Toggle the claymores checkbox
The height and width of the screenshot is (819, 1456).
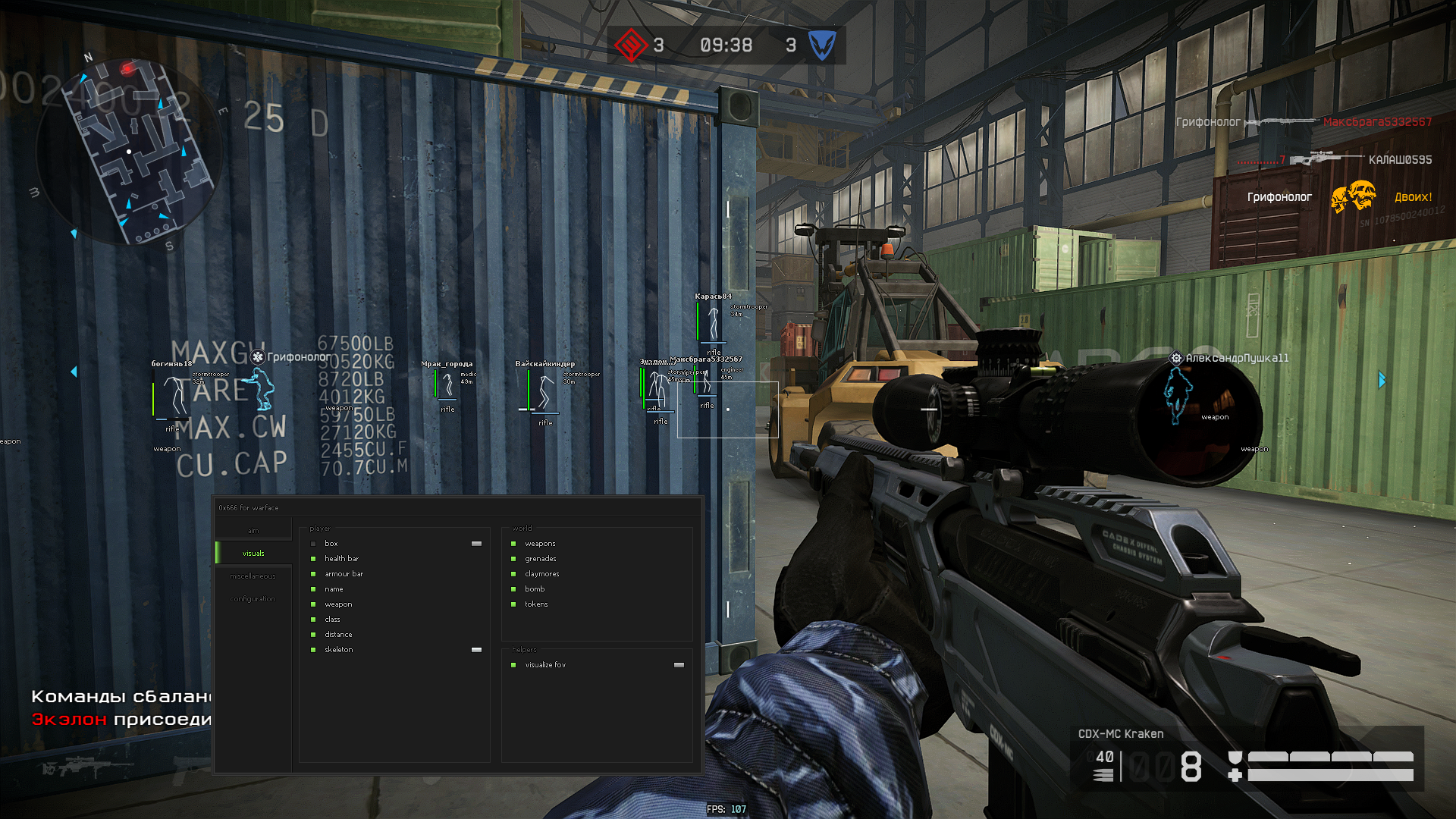click(513, 574)
